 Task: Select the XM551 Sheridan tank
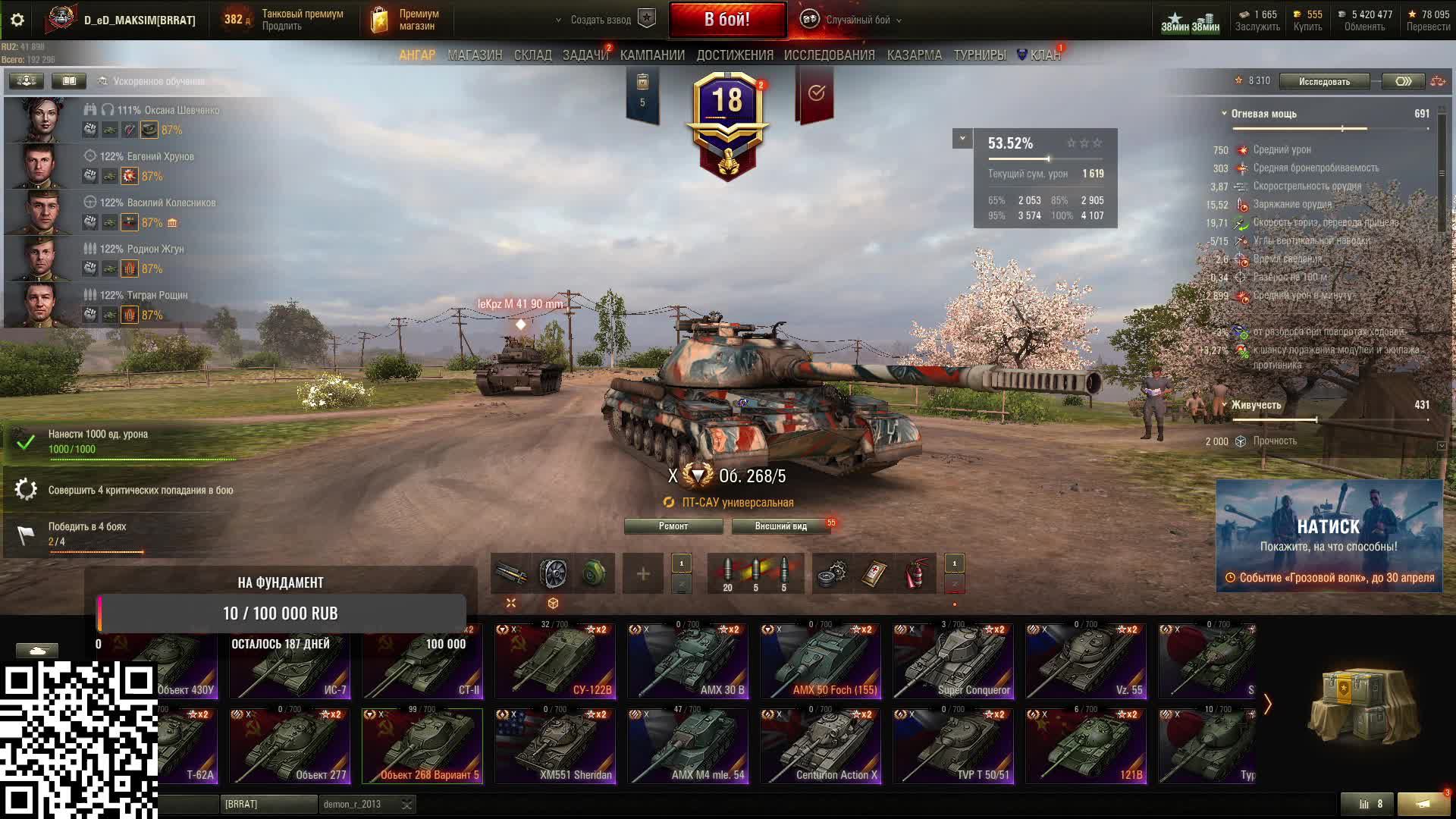(555, 745)
